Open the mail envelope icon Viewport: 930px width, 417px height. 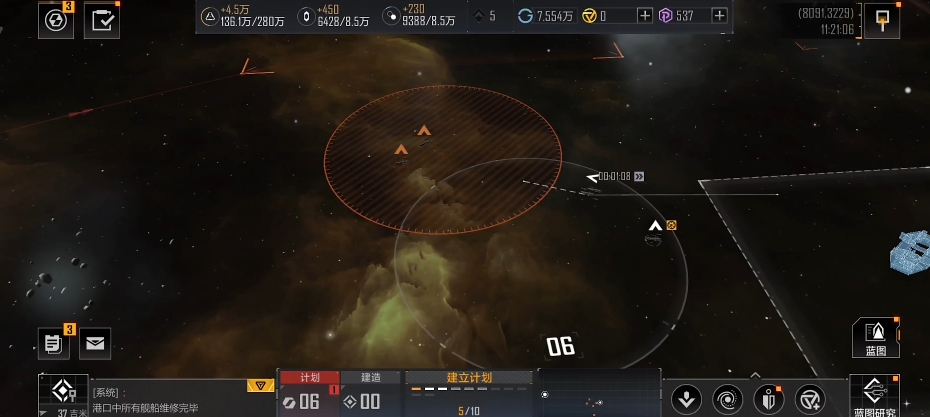pyautogui.click(x=95, y=343)
